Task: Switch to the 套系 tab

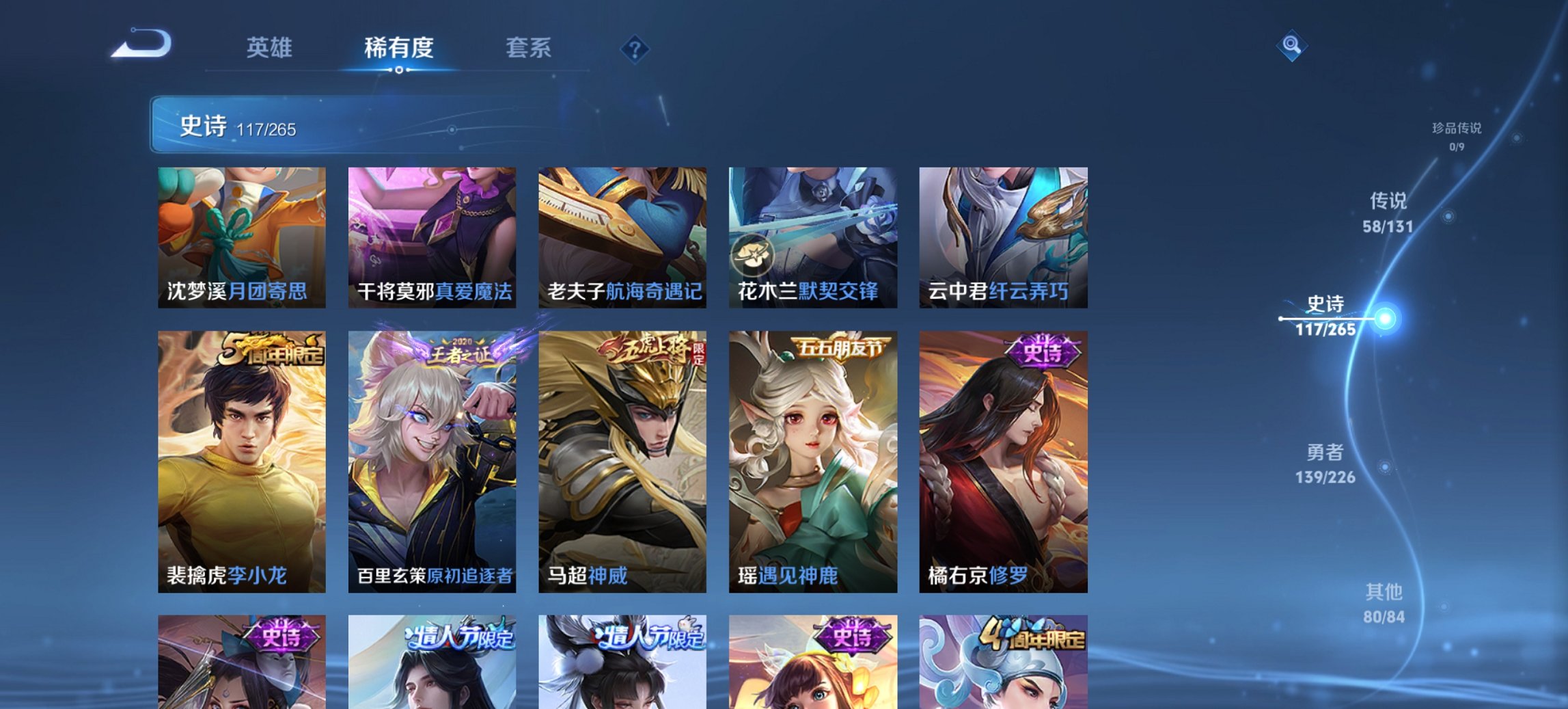Action: click(x=528, y=46)
